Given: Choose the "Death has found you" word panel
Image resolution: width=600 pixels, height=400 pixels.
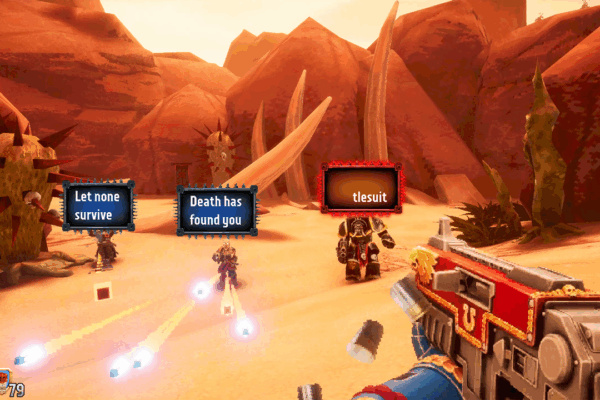Looking at the screenshot, I should (217, 210).
